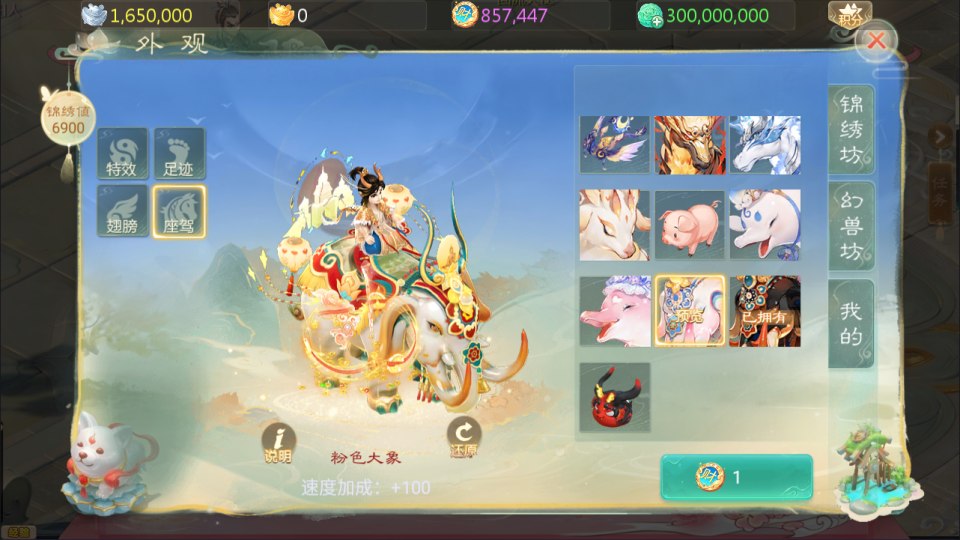Click the 还原 restore button
The image size is (960, 540).
(464, 437)
